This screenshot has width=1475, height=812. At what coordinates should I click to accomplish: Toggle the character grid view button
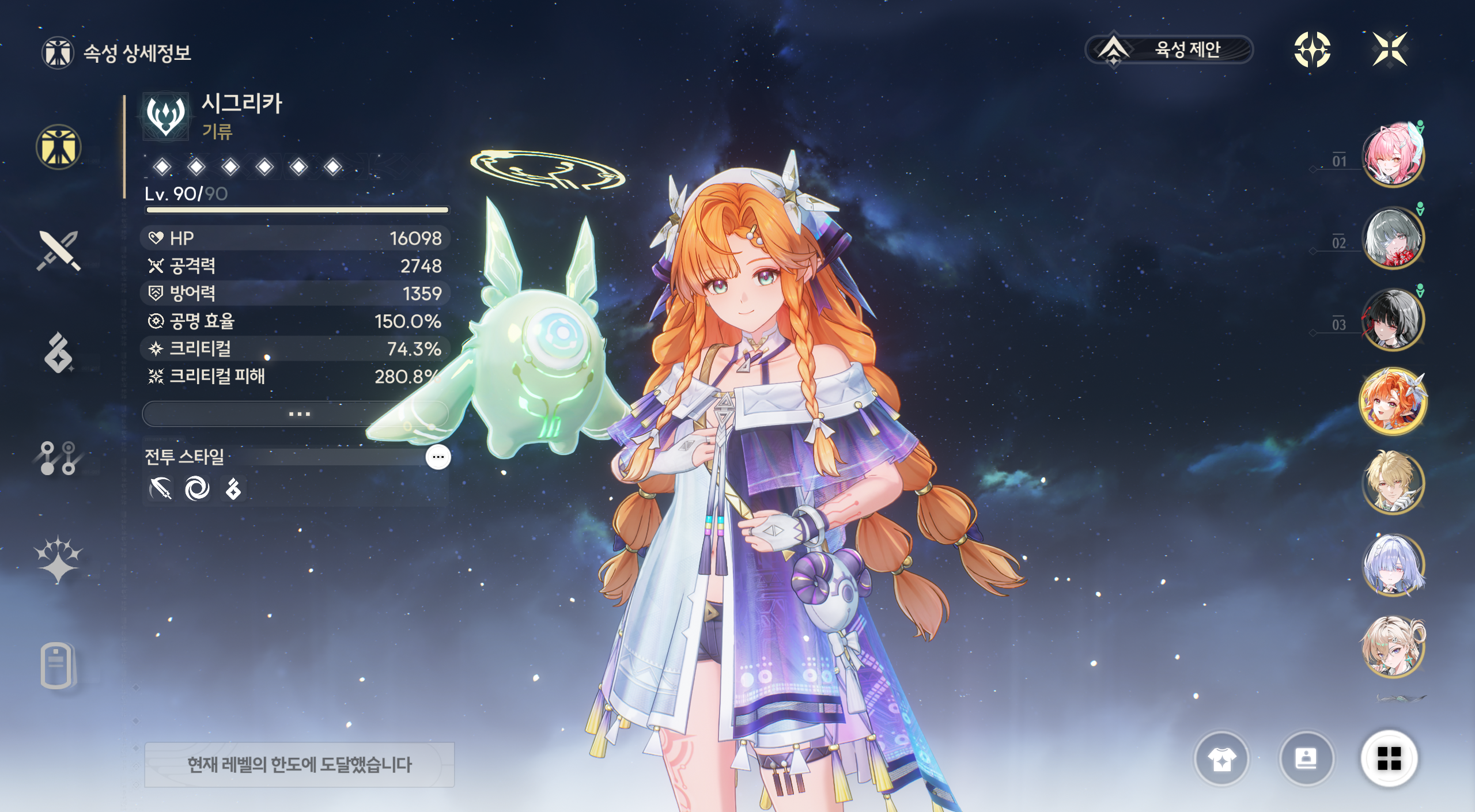click(x=1389, y=758)
